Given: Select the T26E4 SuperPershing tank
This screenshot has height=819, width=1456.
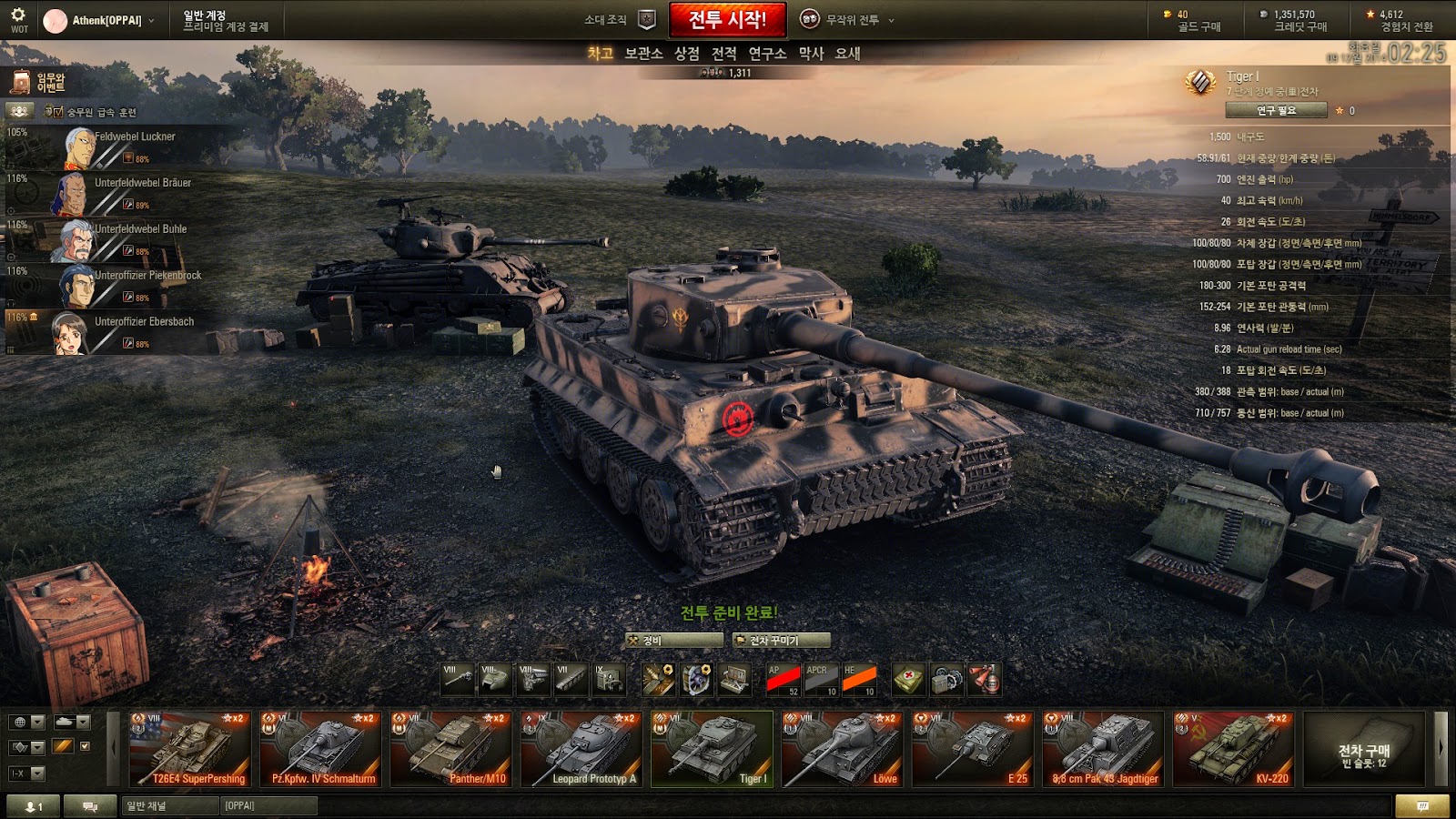Looking at the screenshot, I should 190,749.
